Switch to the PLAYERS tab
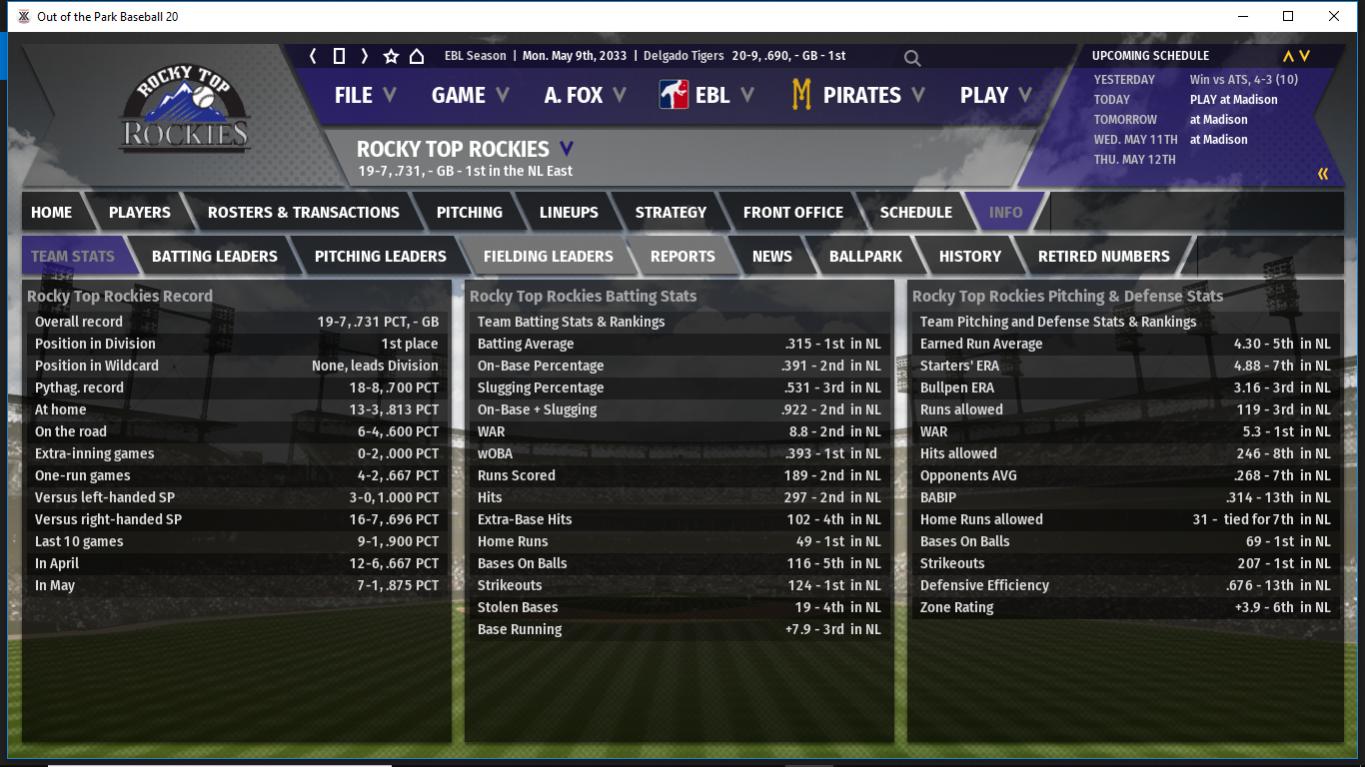Screen dimensions: 1365x767 coord(139,212)
